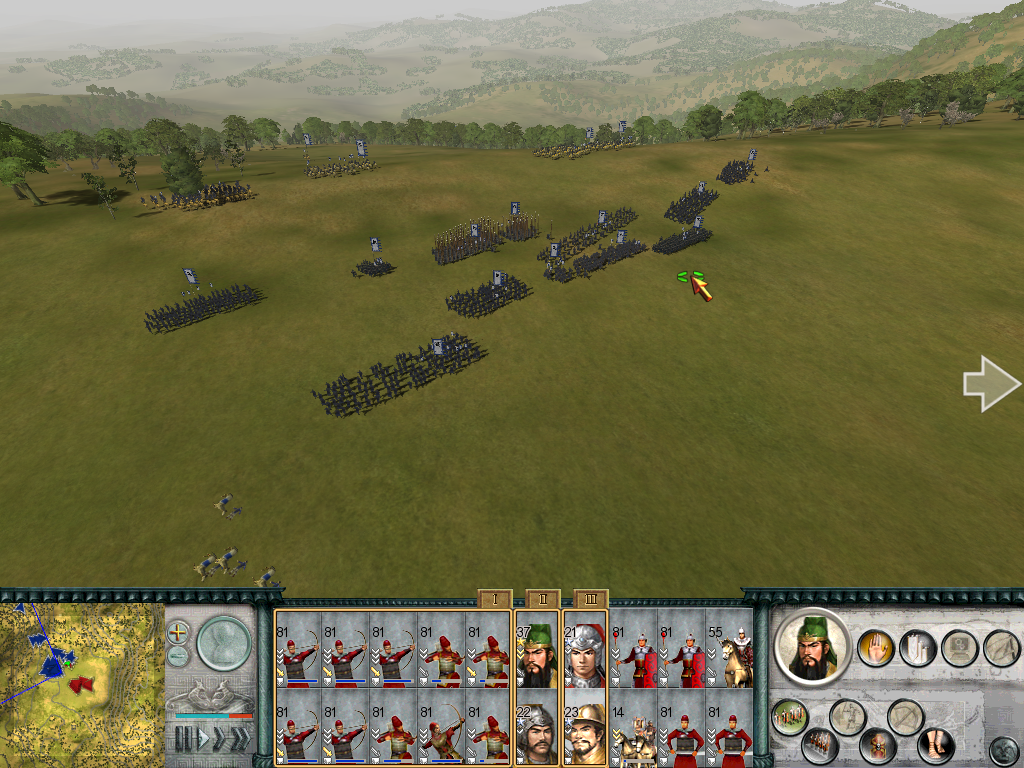The width and height of the screenshot is (1024, 768).
Task: Pause the battle
Action: (184, 739)
